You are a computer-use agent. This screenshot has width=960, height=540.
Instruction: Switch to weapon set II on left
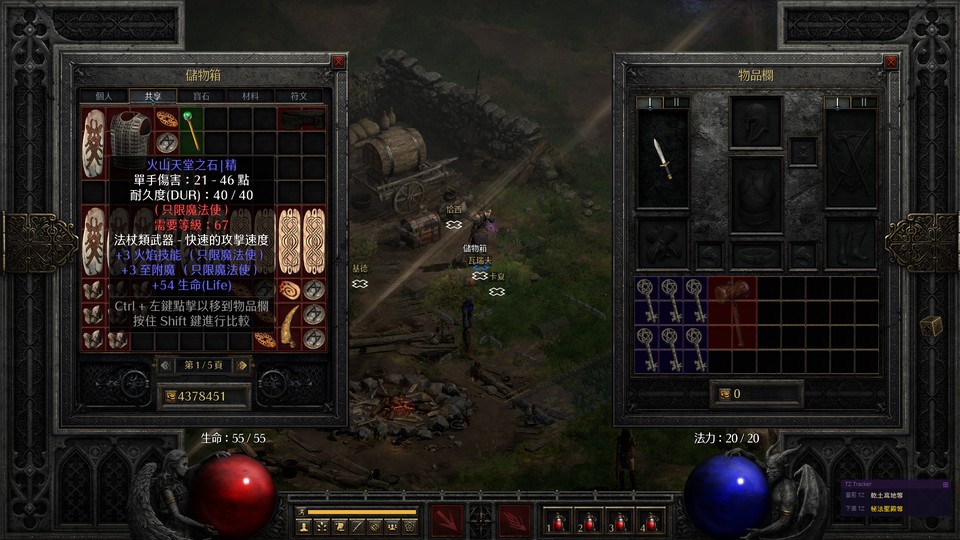point(677,102)
